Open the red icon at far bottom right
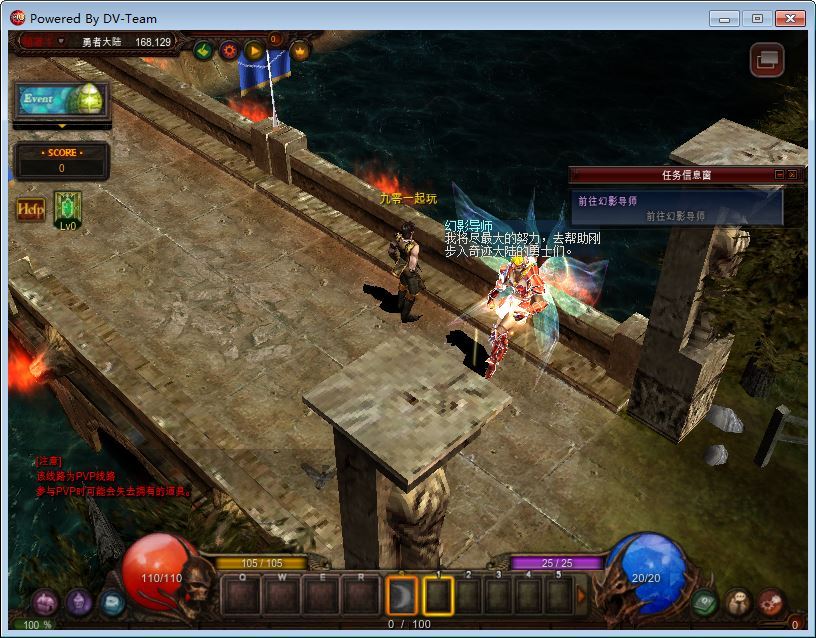This screenshot has height=638, width=816. [x=771, y=602]
